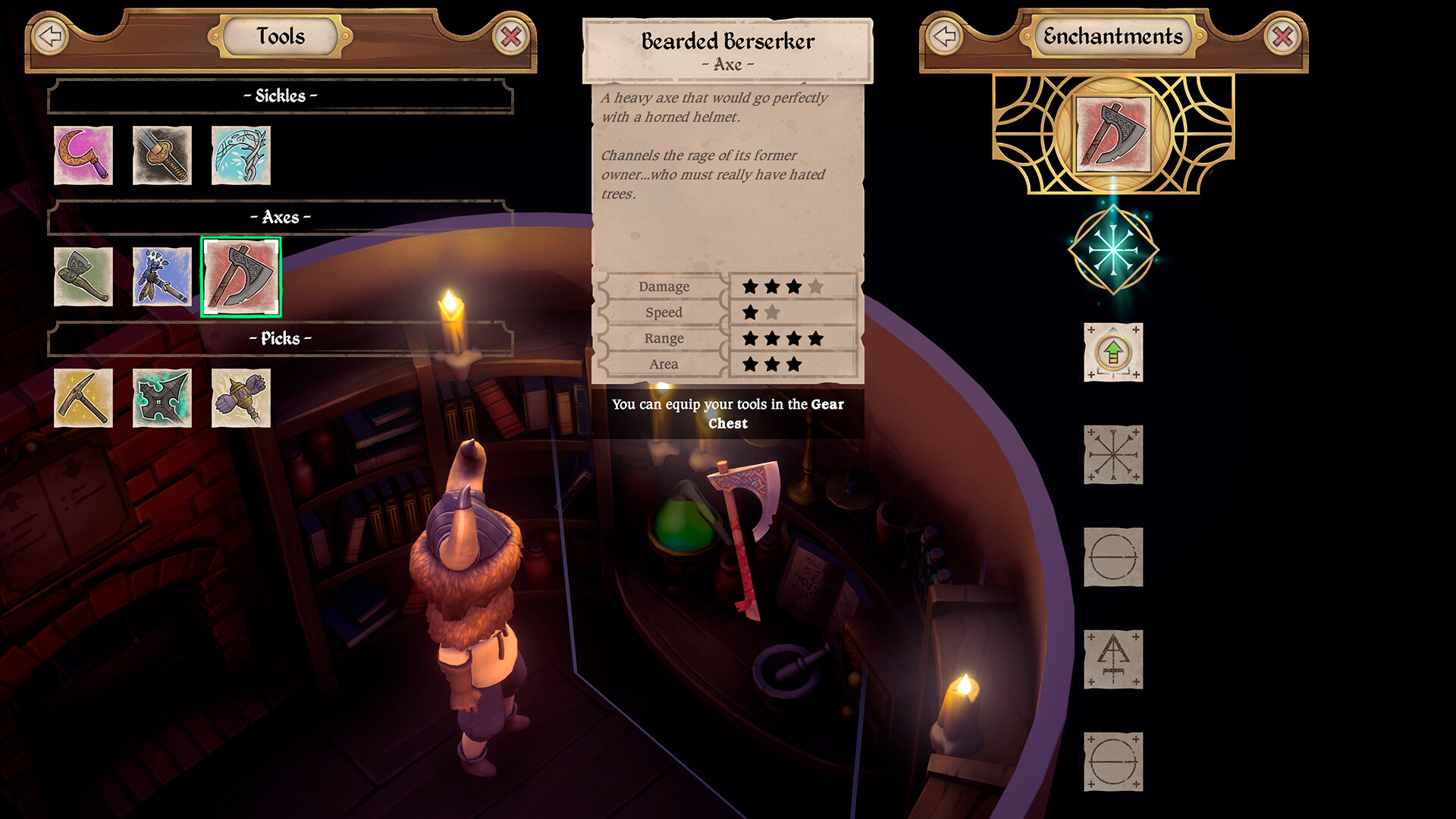Image resolution: width=1456 pixels, height=819 pixels.
Task: Expand the Sickles section
Action: point(279,96)
